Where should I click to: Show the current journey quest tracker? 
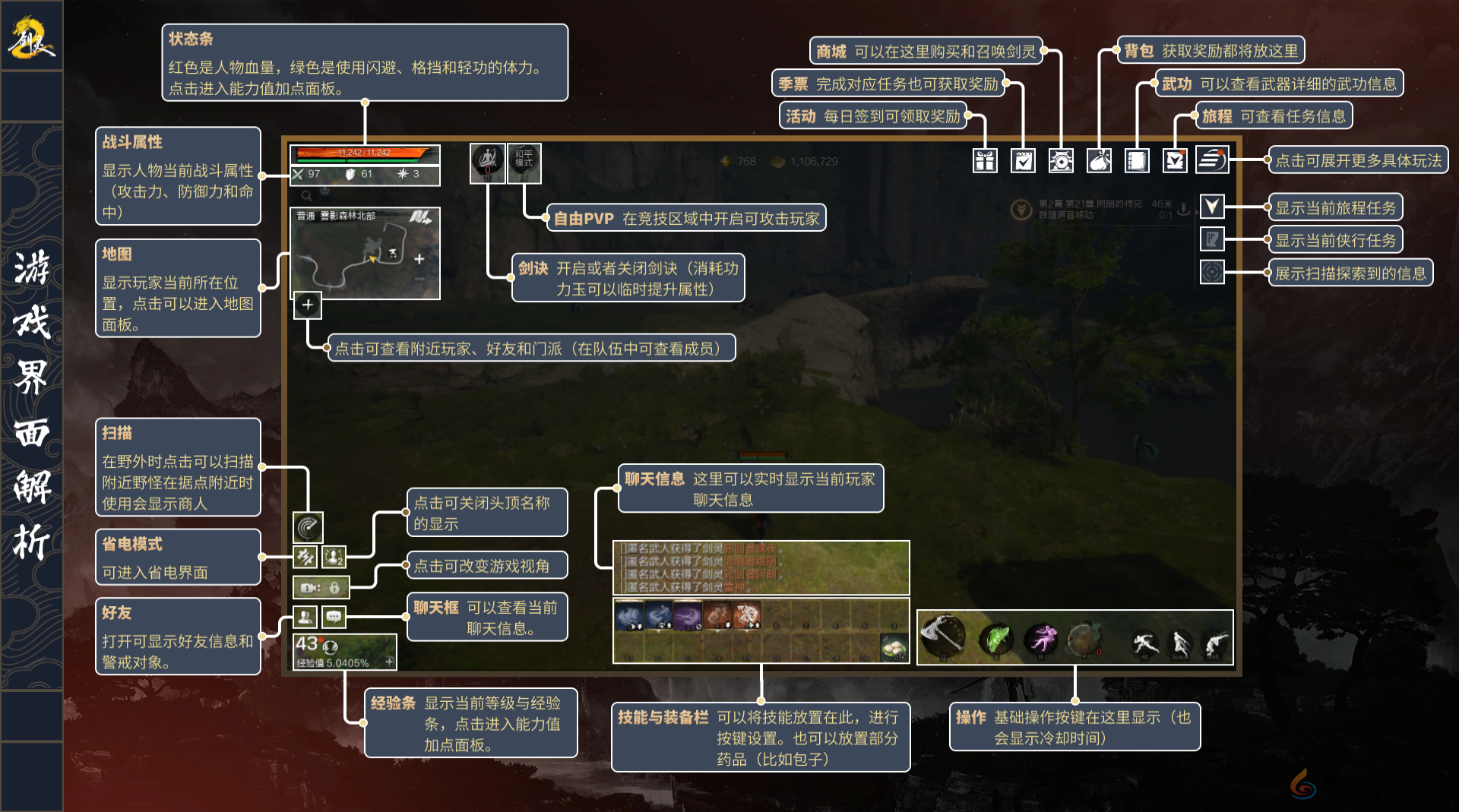1212,207
